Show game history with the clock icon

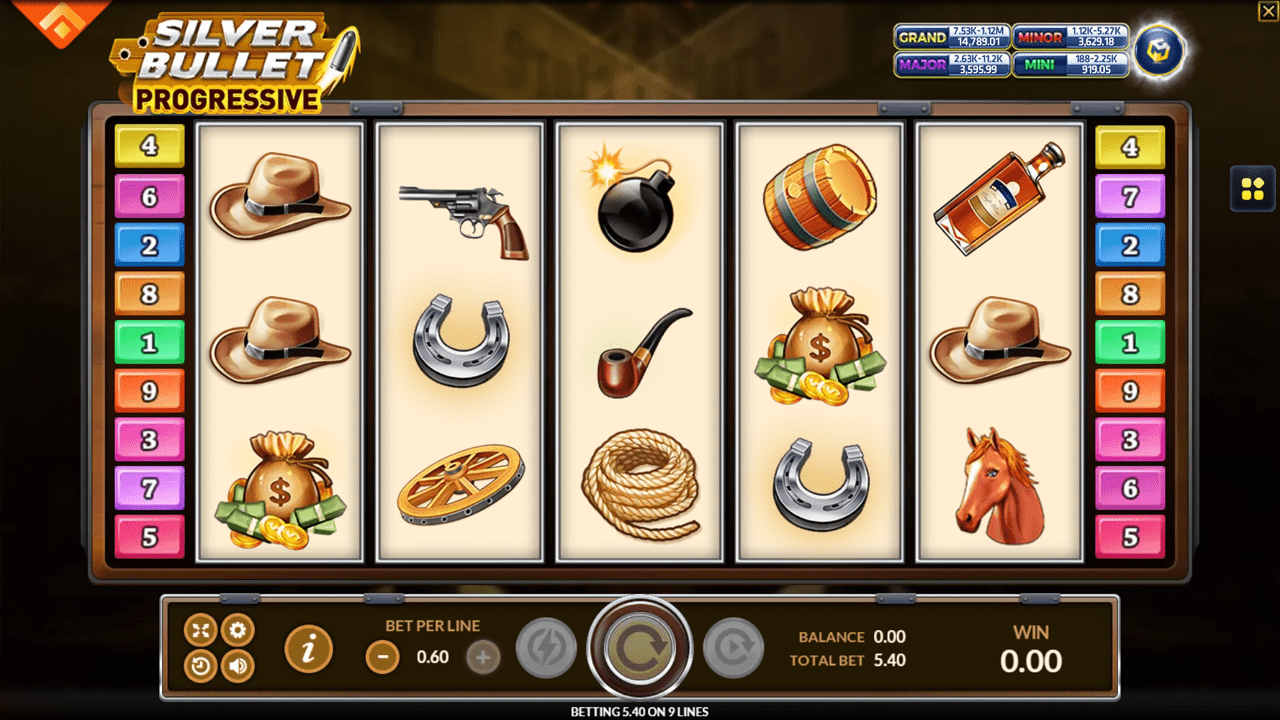point(201,666)
